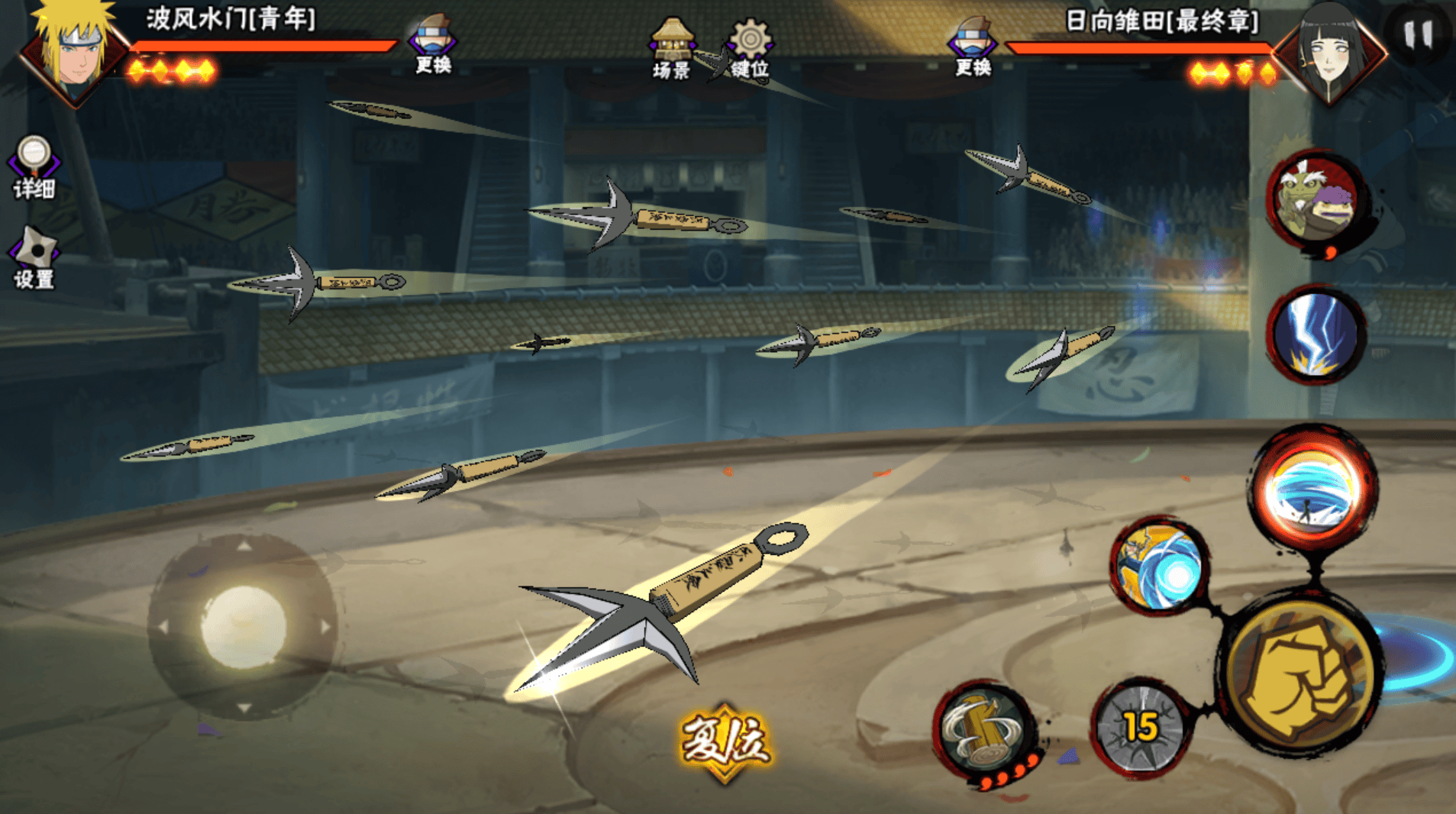The width and height of the screenshot is (1456, 814).
Task: Open the 详细 details panel
Action: coord(34,167)
